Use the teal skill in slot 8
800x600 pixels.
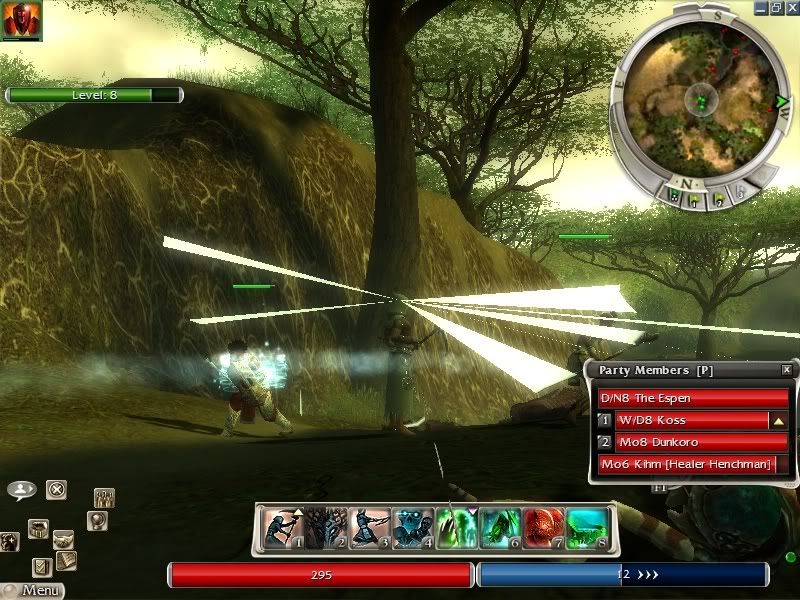[x=586, y=528]
